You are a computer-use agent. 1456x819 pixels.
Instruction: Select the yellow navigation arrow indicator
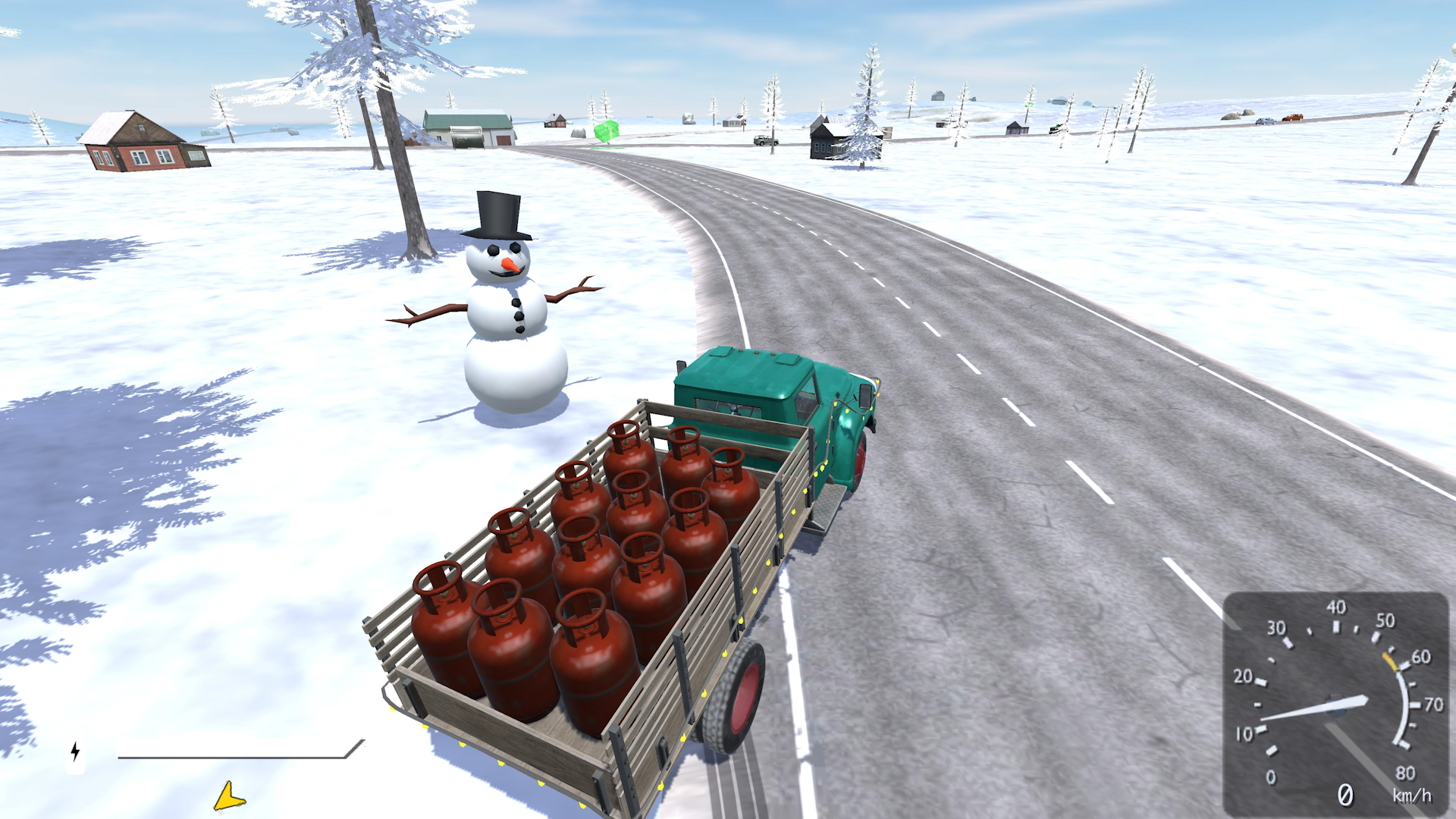(x=228, y=797)
